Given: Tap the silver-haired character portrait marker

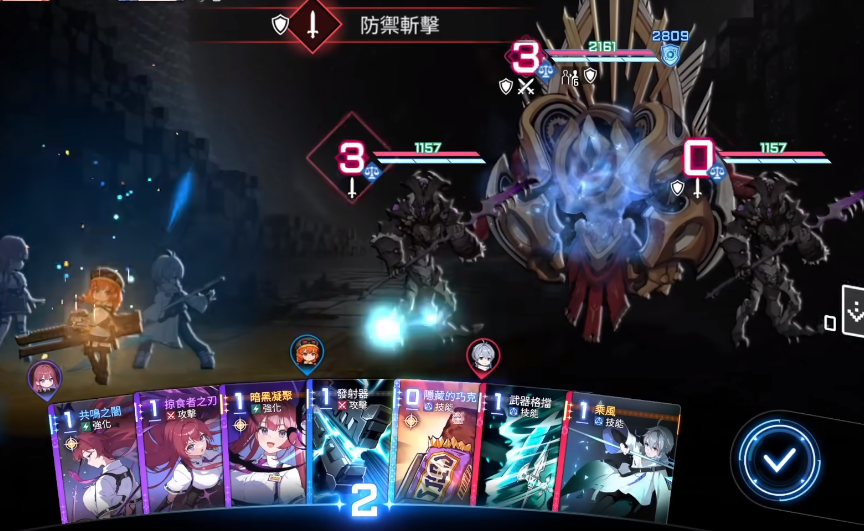Looking at the screenshot, I should point(483,356).
